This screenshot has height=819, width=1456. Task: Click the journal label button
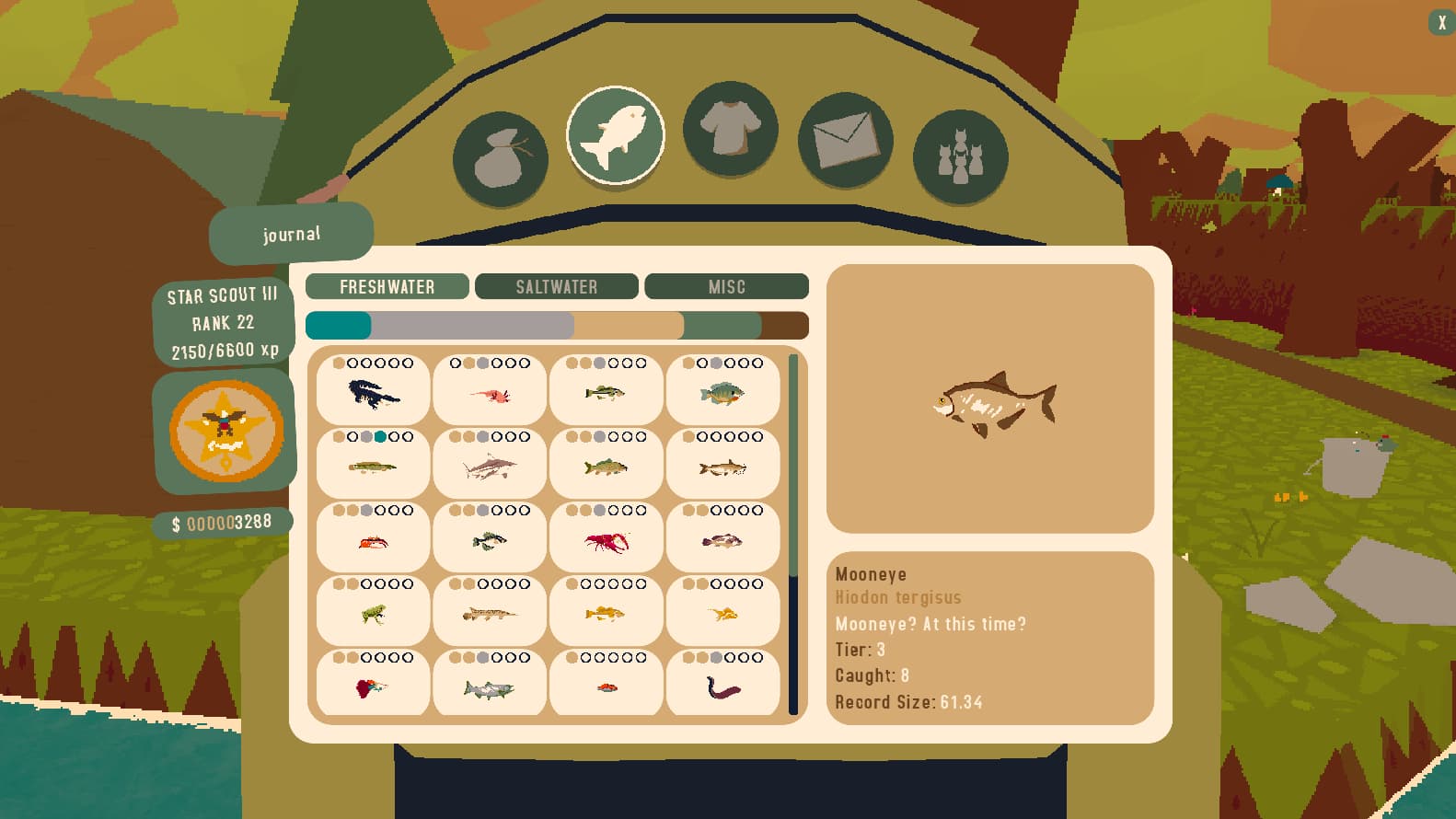click(291, 235)
